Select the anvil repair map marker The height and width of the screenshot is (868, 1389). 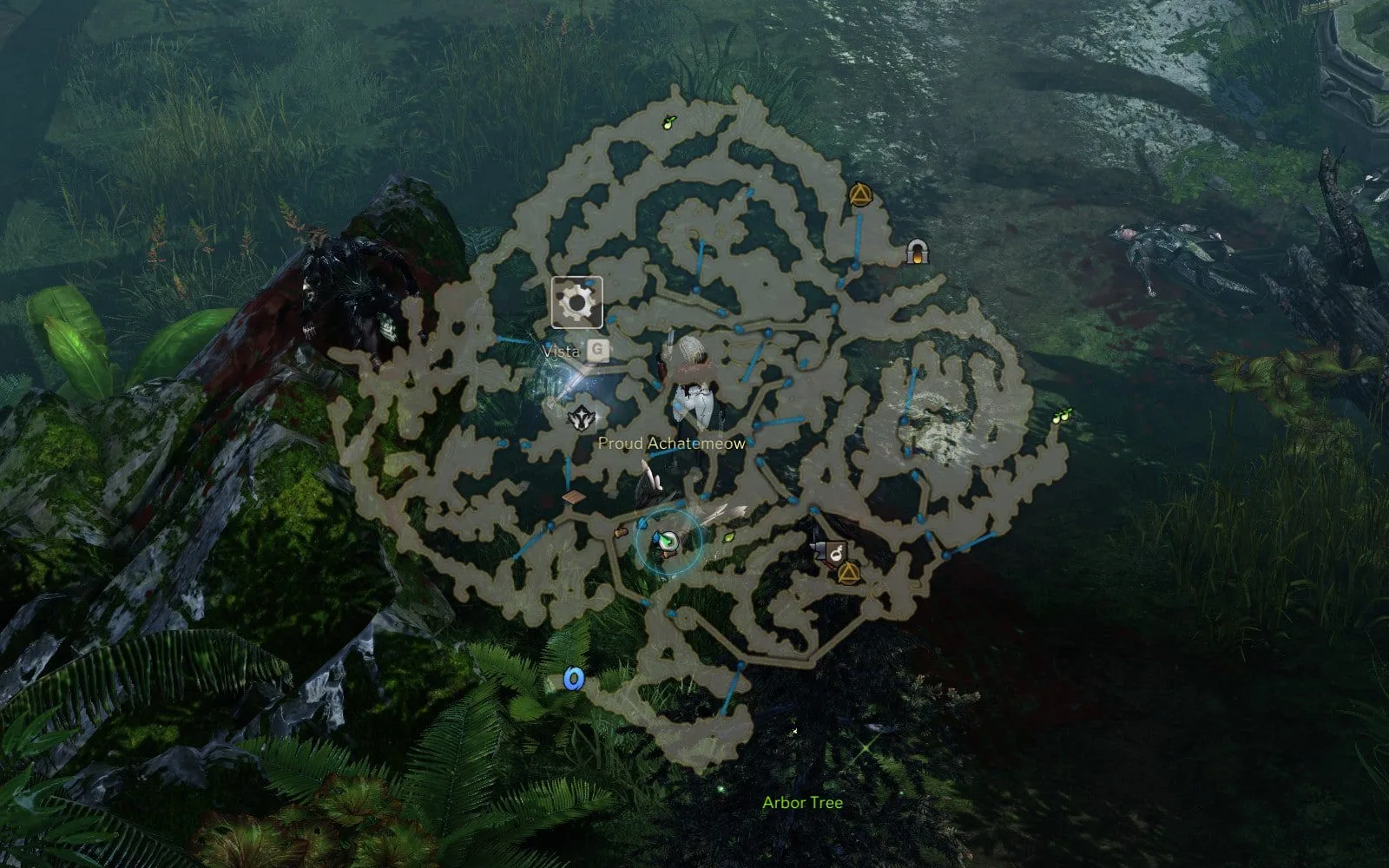tap(819, 548)
